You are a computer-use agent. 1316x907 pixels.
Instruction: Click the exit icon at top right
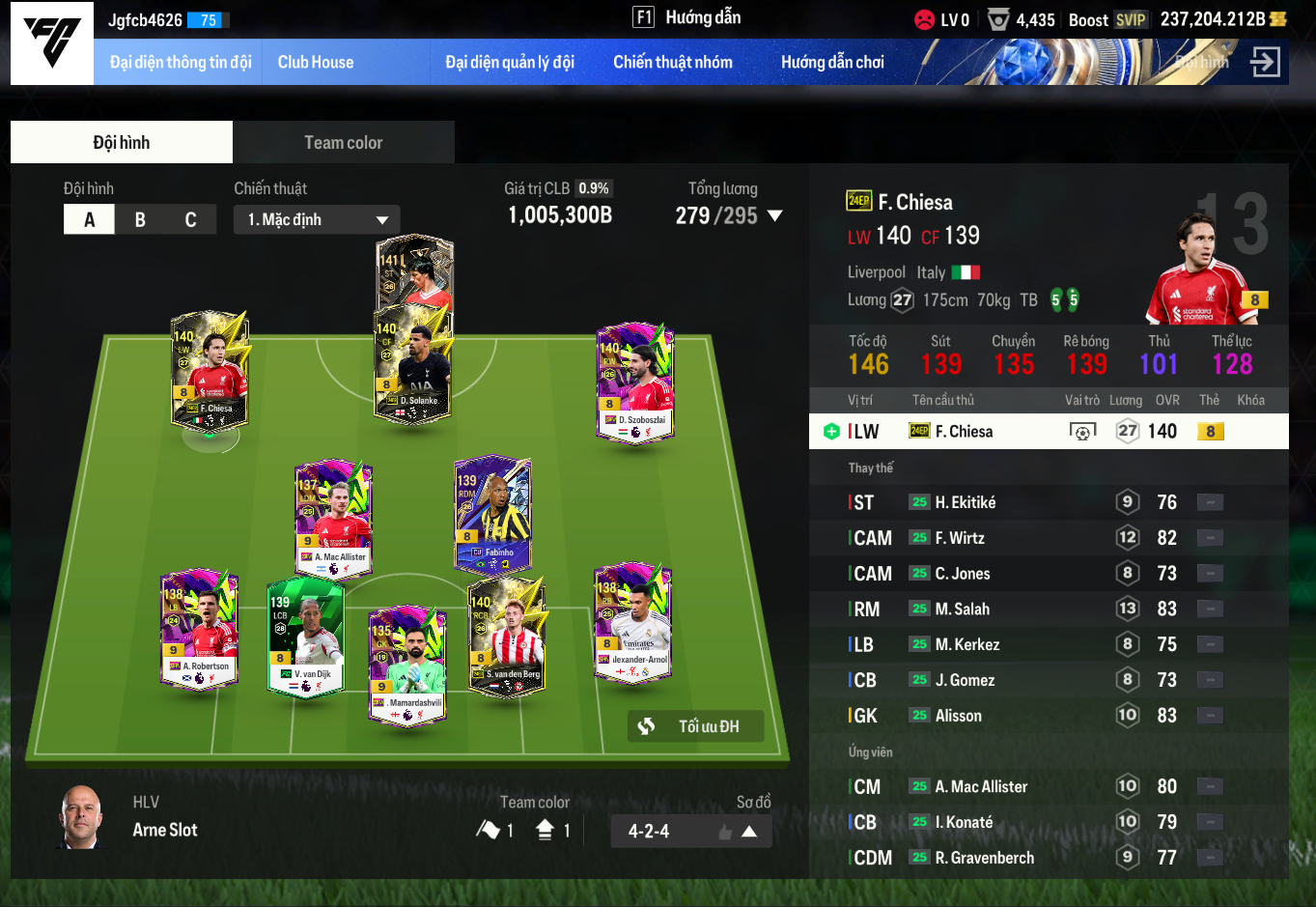point(1264,62)
